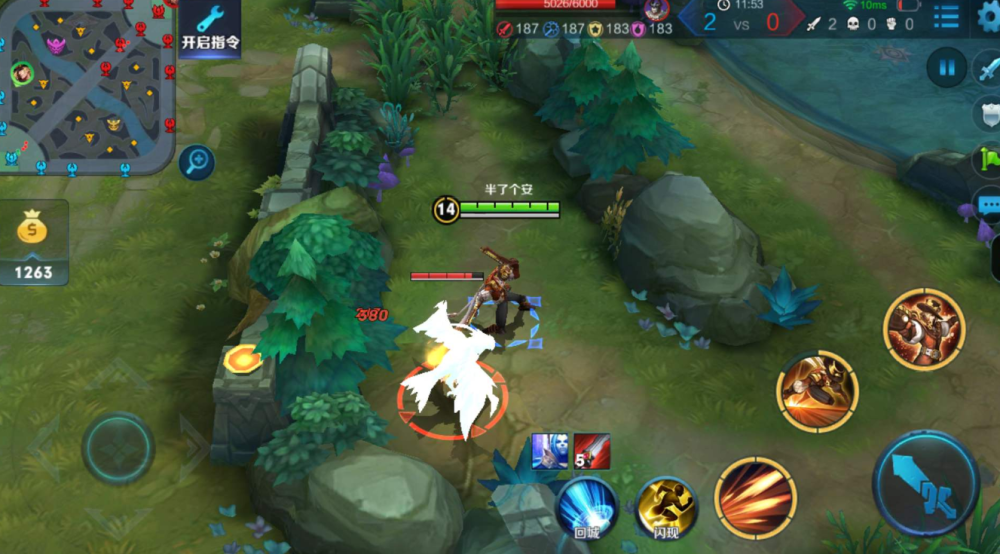Trigger the golden charging warrior second skill
The image size is (1000, 554).
818,390
